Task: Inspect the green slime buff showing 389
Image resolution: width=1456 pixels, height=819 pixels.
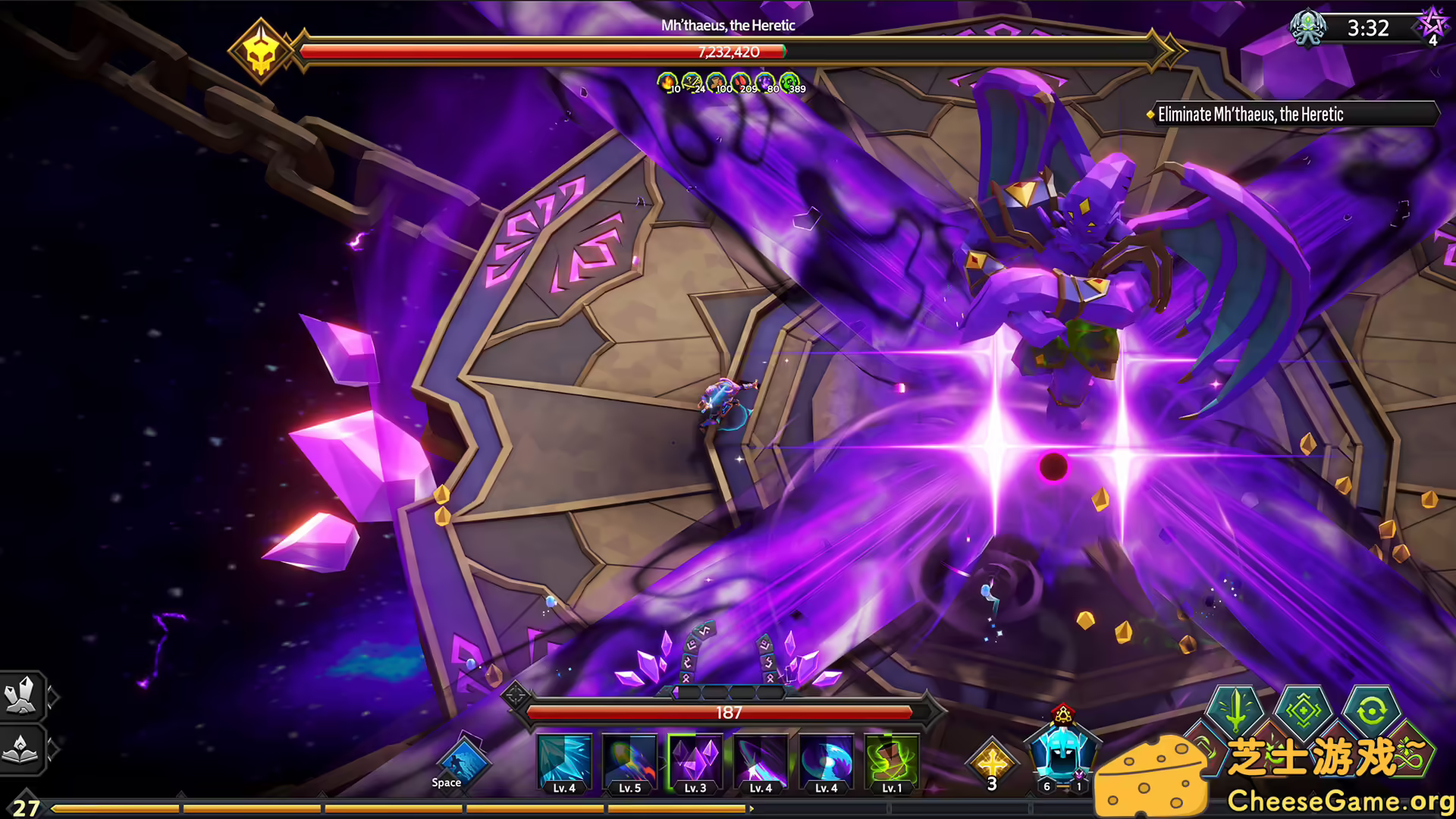Action: (x=792, y=82)
